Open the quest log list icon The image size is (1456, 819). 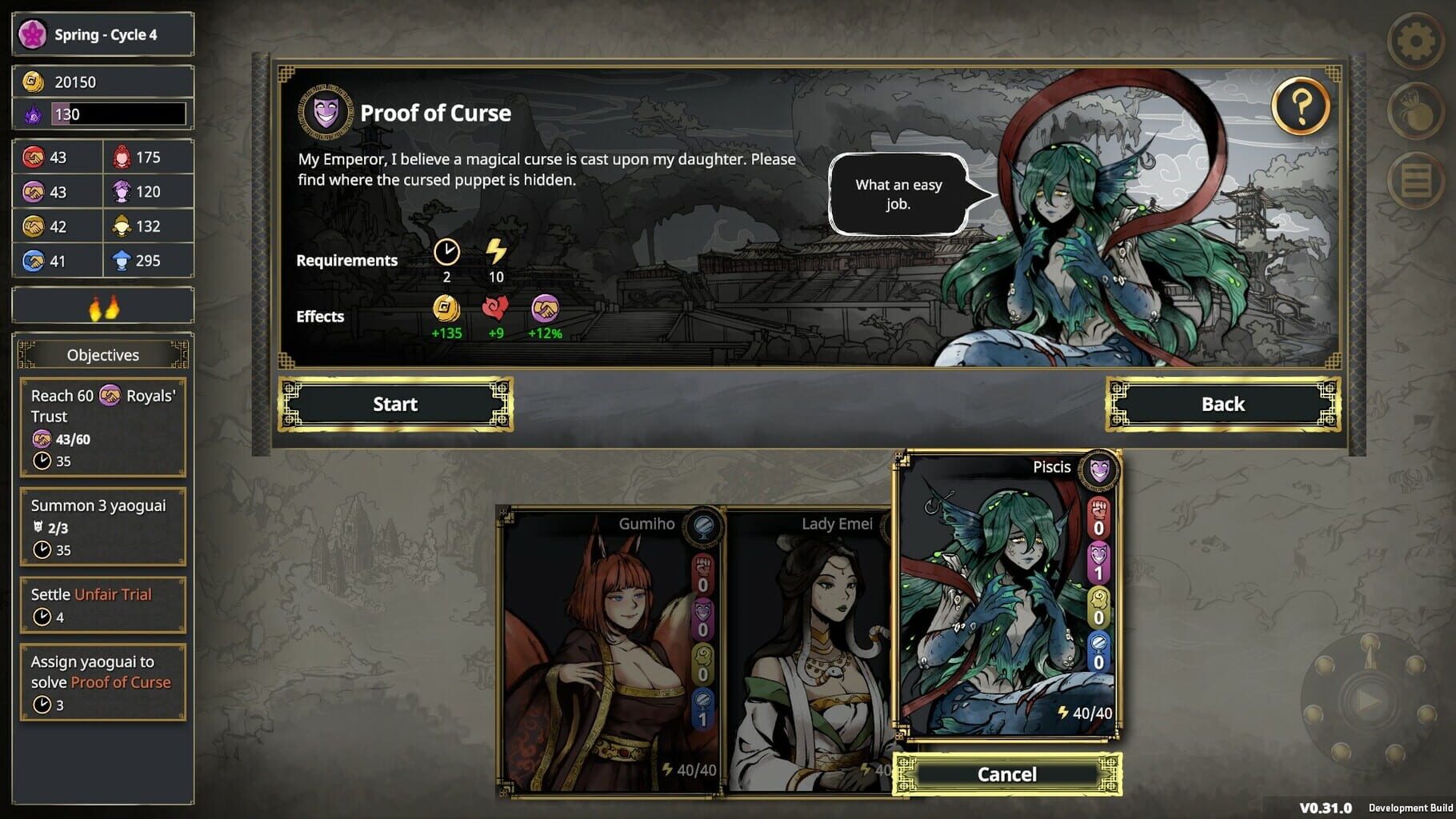point(1416,178)
